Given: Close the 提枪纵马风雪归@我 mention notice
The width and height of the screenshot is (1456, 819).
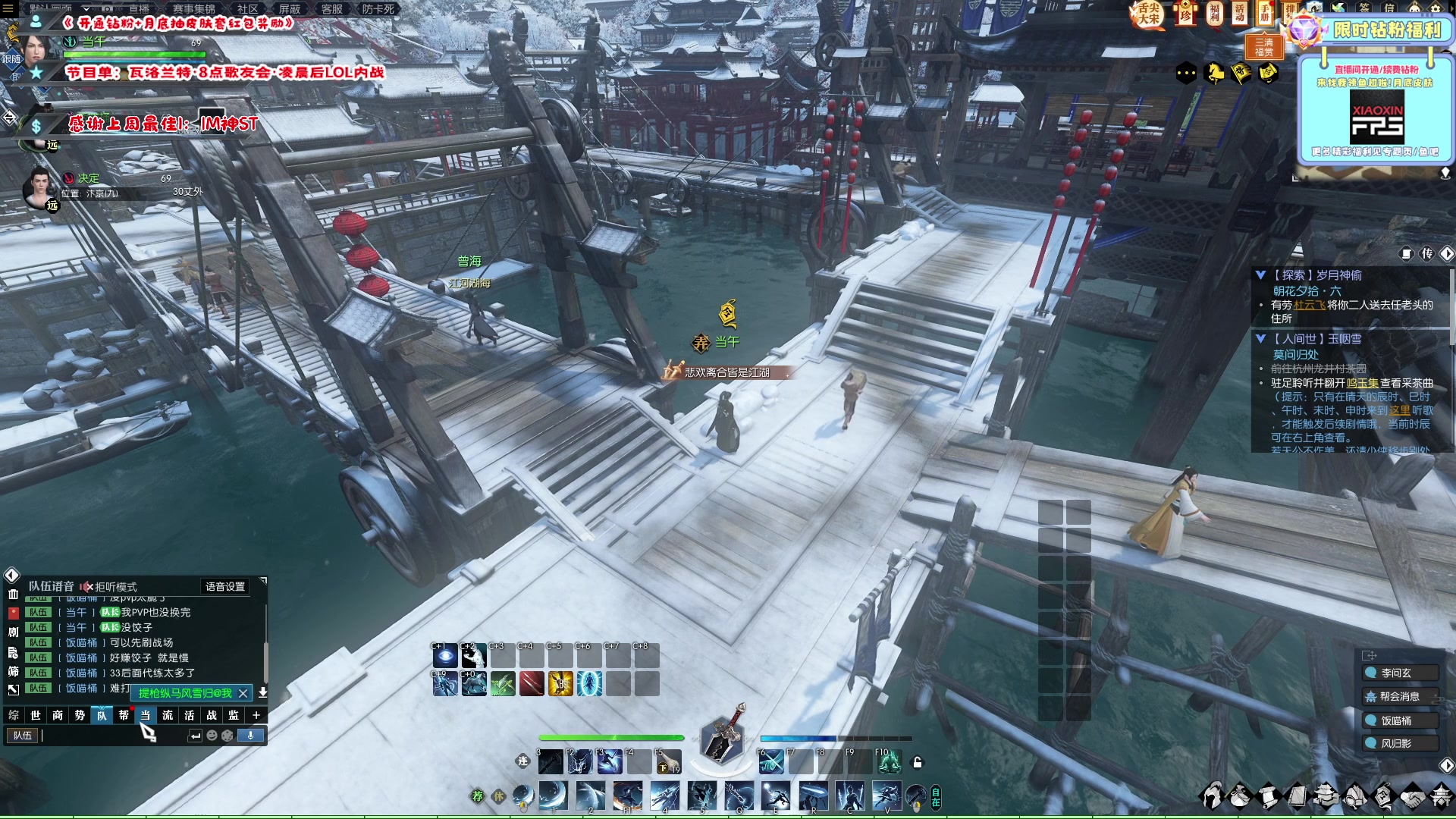Looking at the screenshot, I should click(x=243, y=693).
